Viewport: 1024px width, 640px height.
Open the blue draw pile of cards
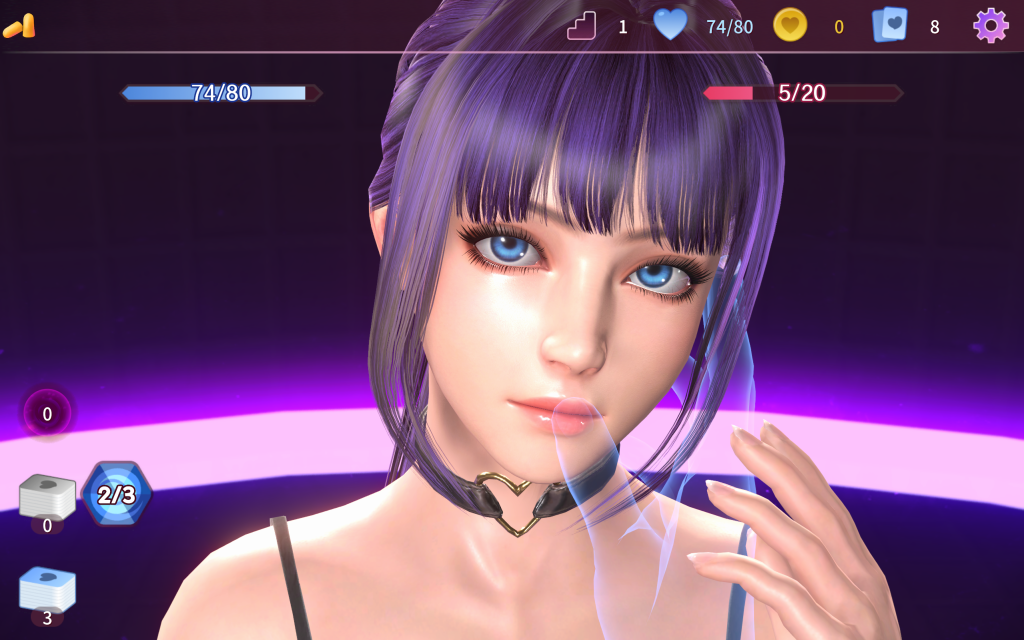47,589
